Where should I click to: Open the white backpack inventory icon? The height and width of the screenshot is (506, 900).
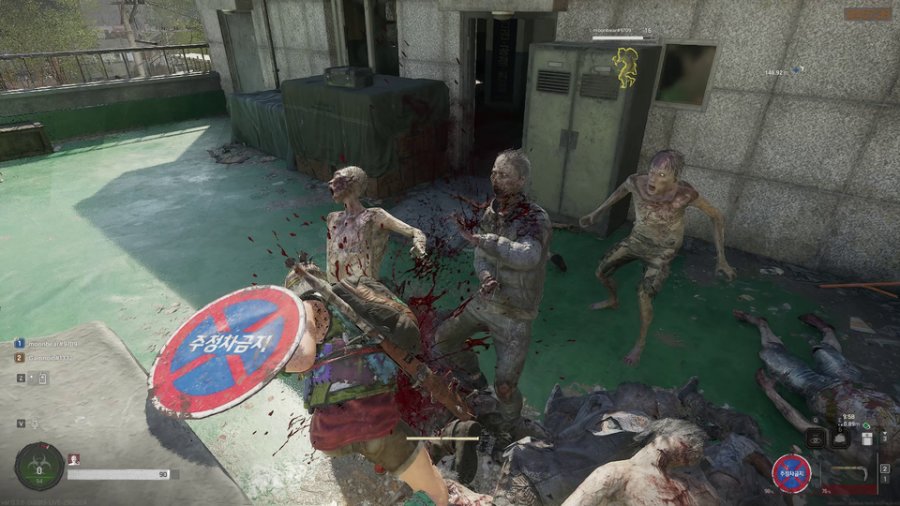click(867, 438)
